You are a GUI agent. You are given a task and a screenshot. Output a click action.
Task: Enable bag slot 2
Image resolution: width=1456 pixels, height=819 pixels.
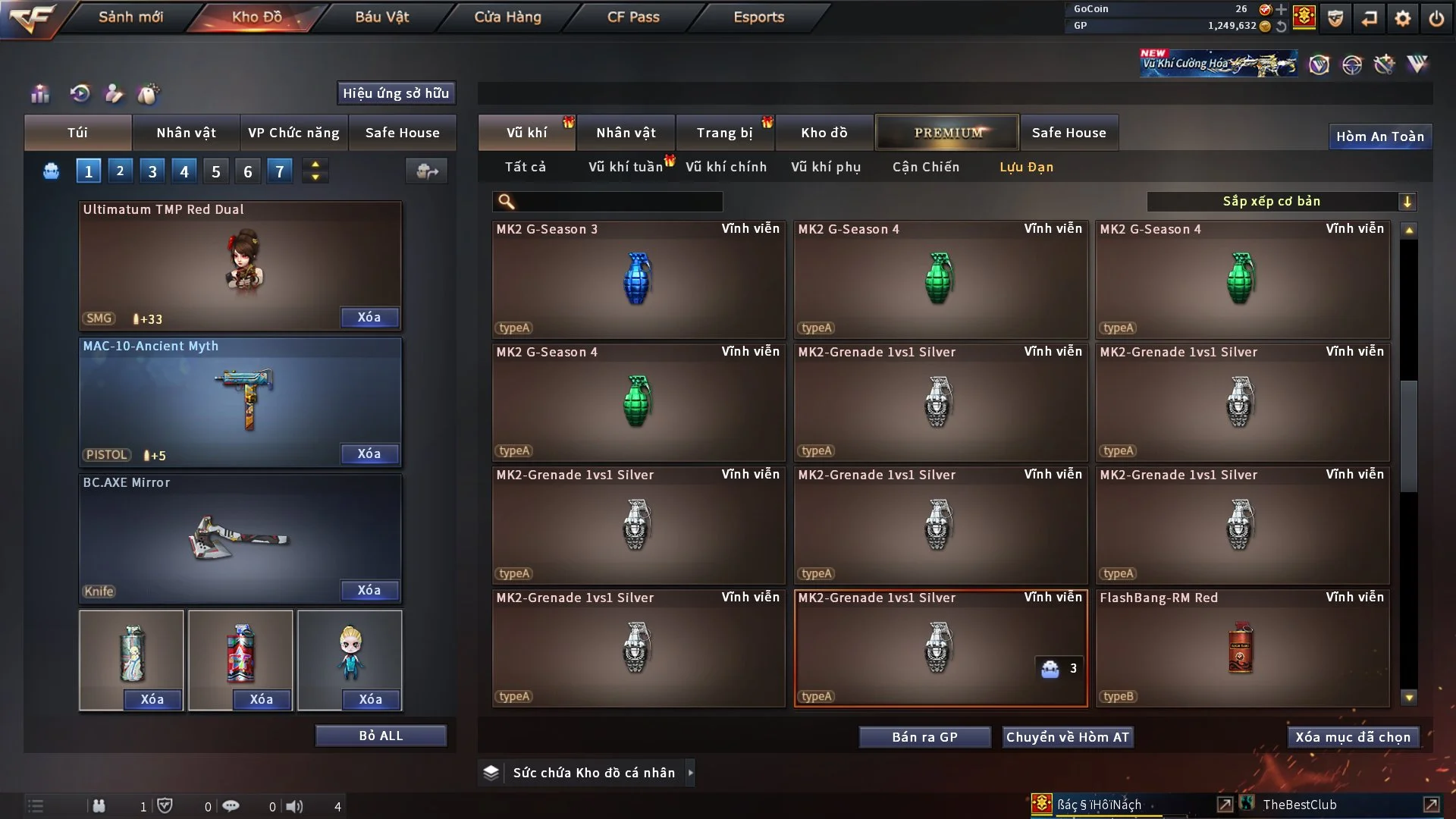click(120, 171)
